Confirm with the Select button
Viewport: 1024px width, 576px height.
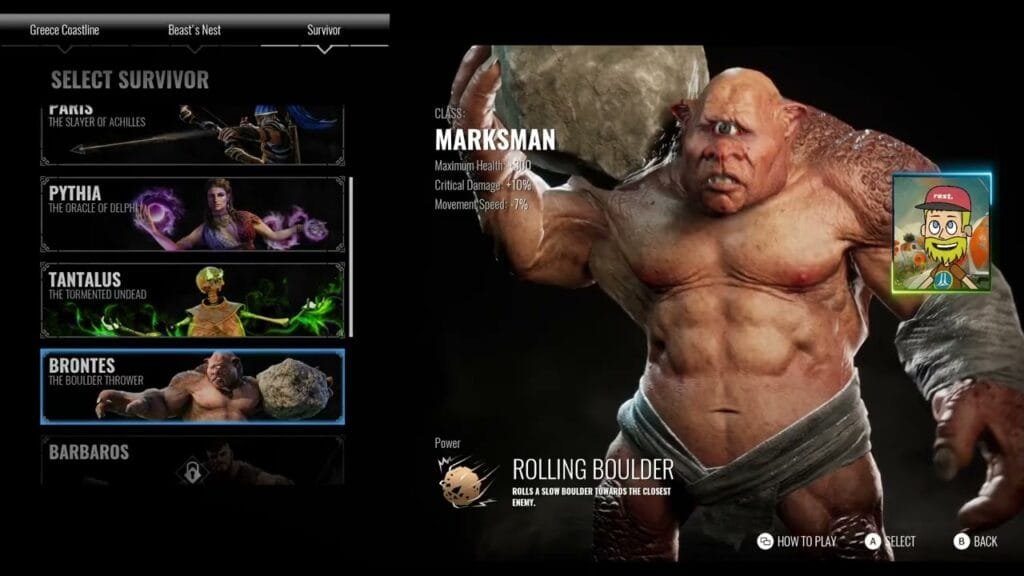click(890, 541)
